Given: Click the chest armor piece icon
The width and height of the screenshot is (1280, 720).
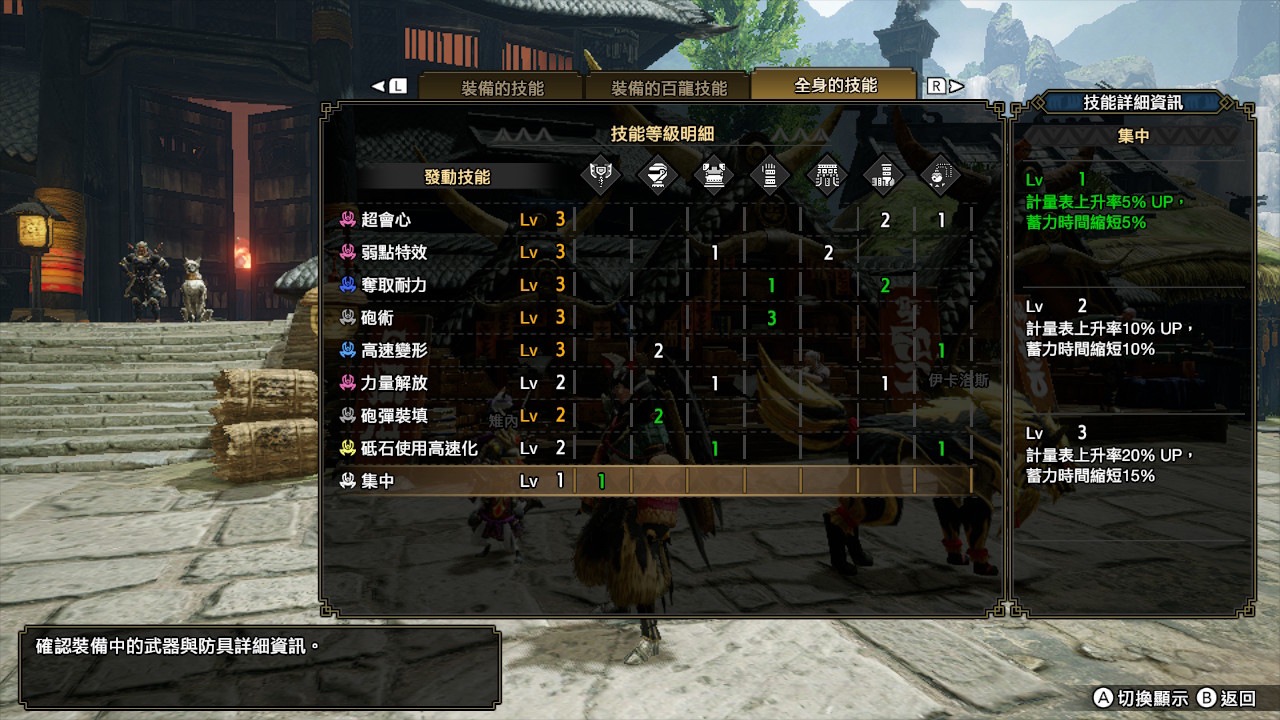Looking at the screenshot, I should [x=712, y=174].
